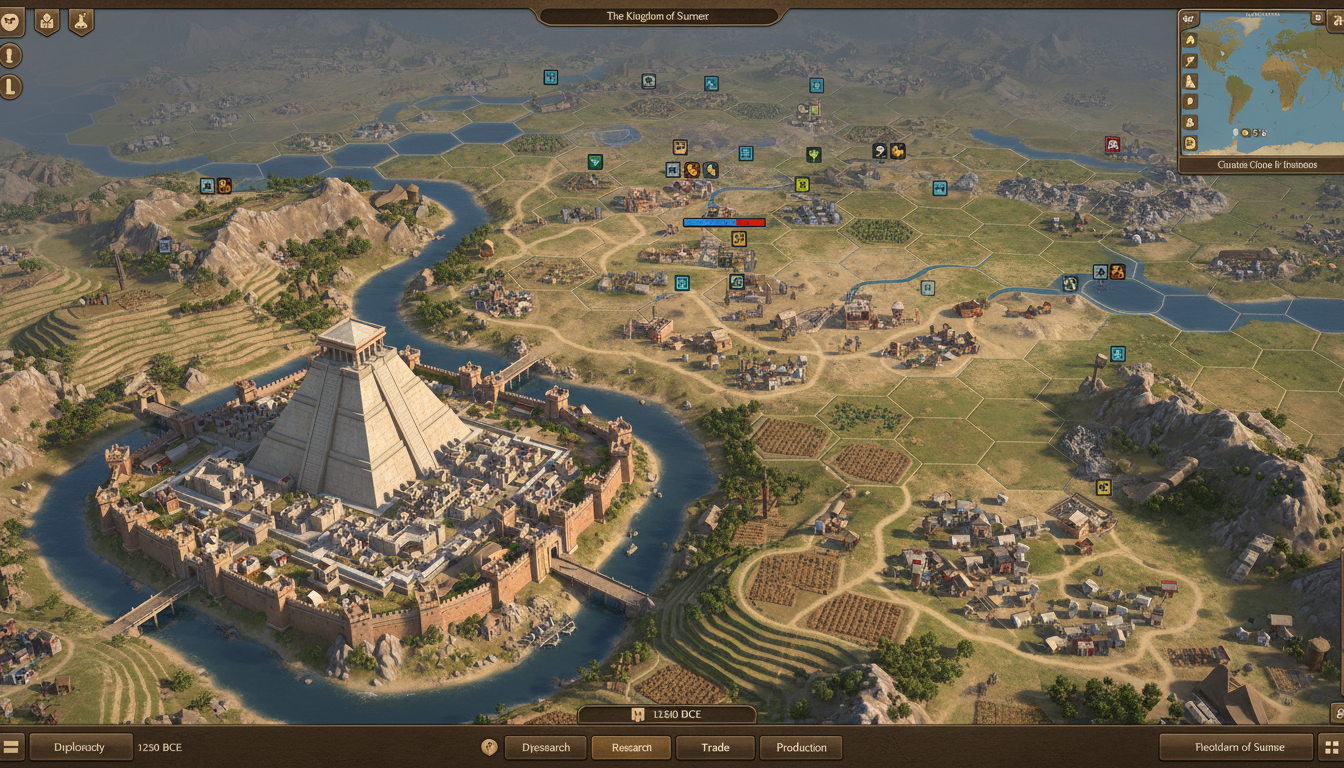The image size is (1344, 768).
Task: Select the exclamation notification icon
Action: click(x=10, y=55)
